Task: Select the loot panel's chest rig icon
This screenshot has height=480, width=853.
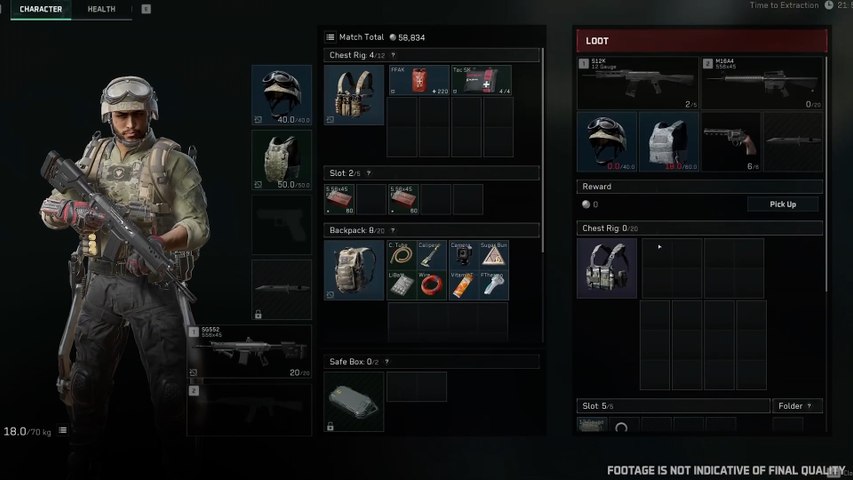Action: pos(606,268)
